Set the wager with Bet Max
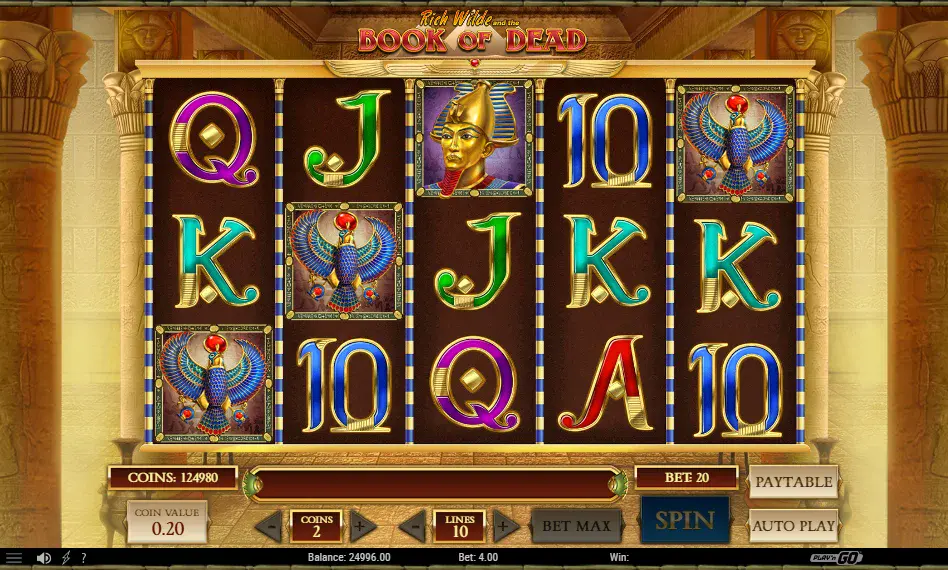 [576, 525]
